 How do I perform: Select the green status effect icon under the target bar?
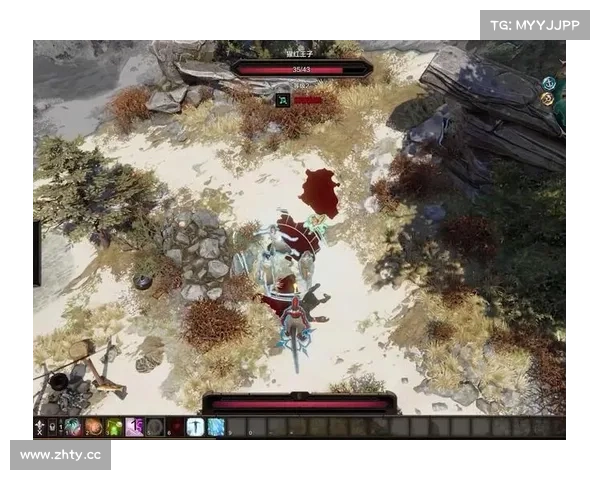tap(283, 100)
